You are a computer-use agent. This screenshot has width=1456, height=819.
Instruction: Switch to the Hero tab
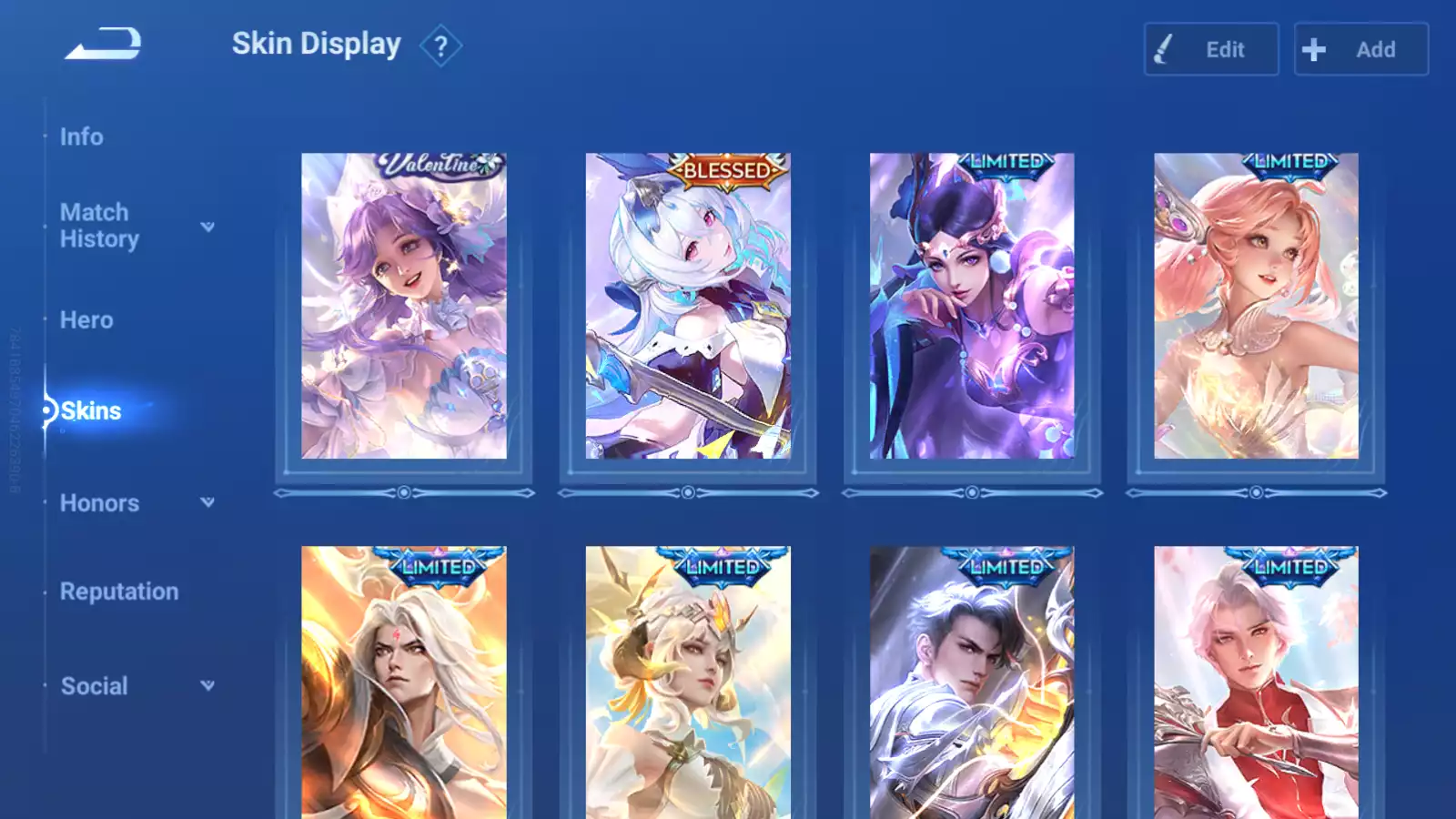(x=86, y=320)
